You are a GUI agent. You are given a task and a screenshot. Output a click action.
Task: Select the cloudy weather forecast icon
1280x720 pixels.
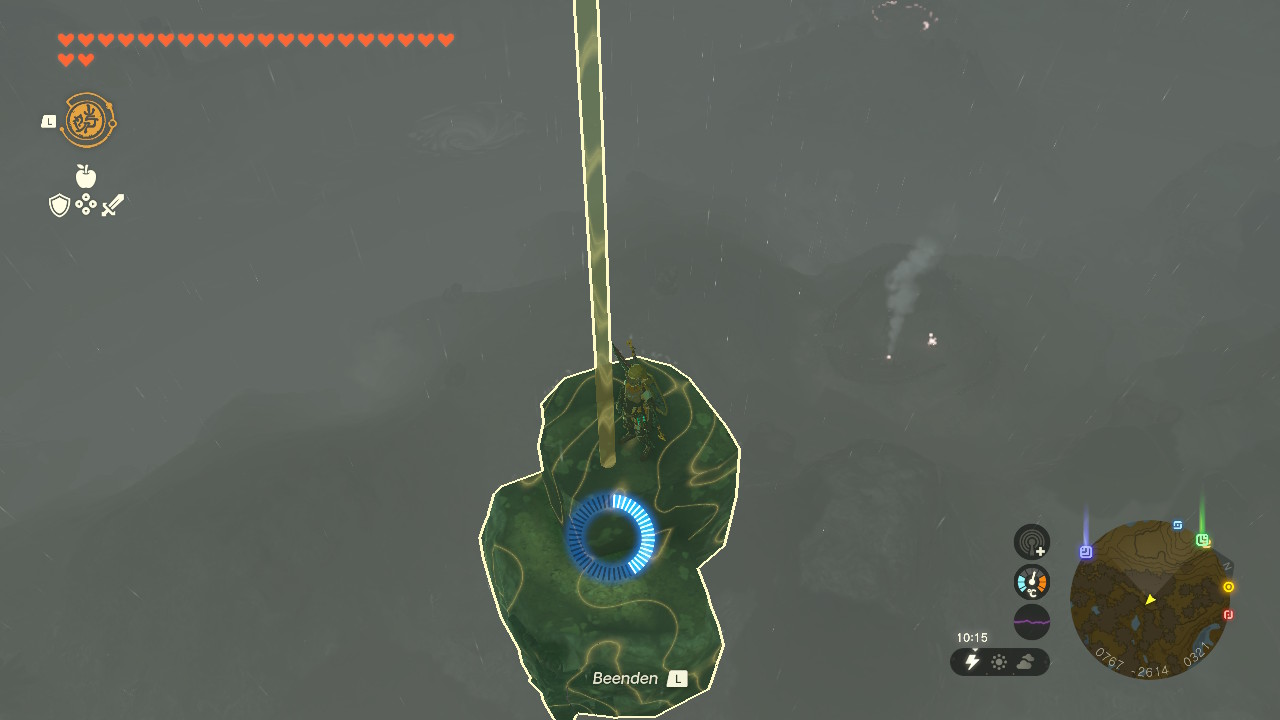[x=1026, y=662]
